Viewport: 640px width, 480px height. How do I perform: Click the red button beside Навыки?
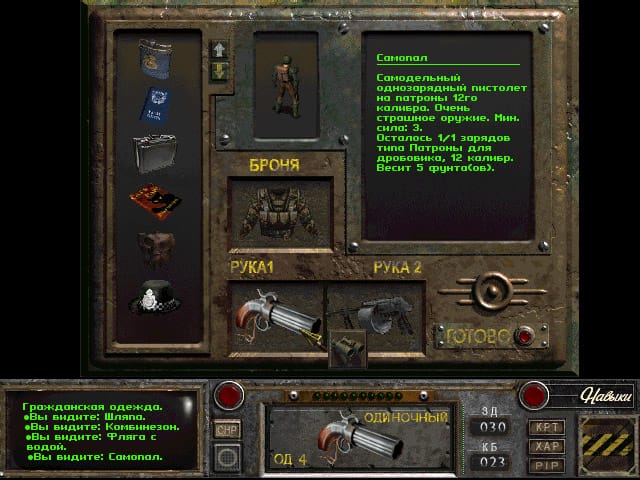(x=531, y=394)
